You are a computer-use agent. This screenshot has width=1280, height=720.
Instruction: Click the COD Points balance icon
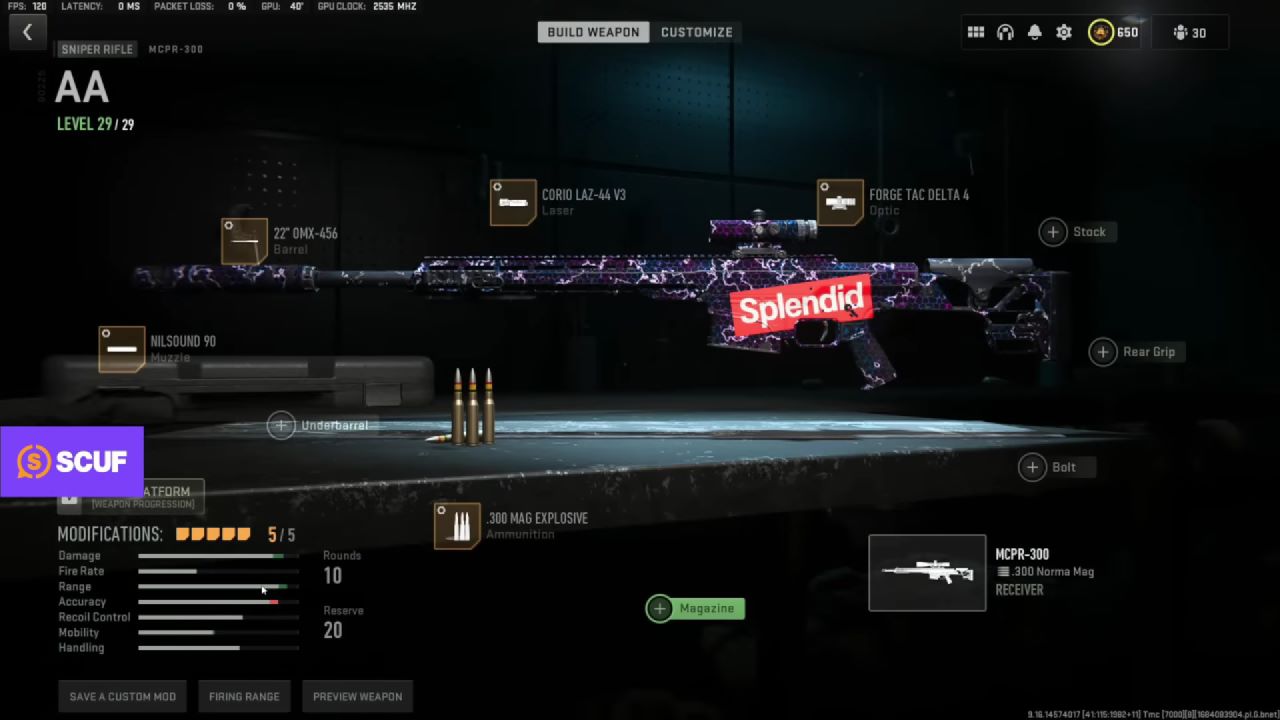(1100, 32)
